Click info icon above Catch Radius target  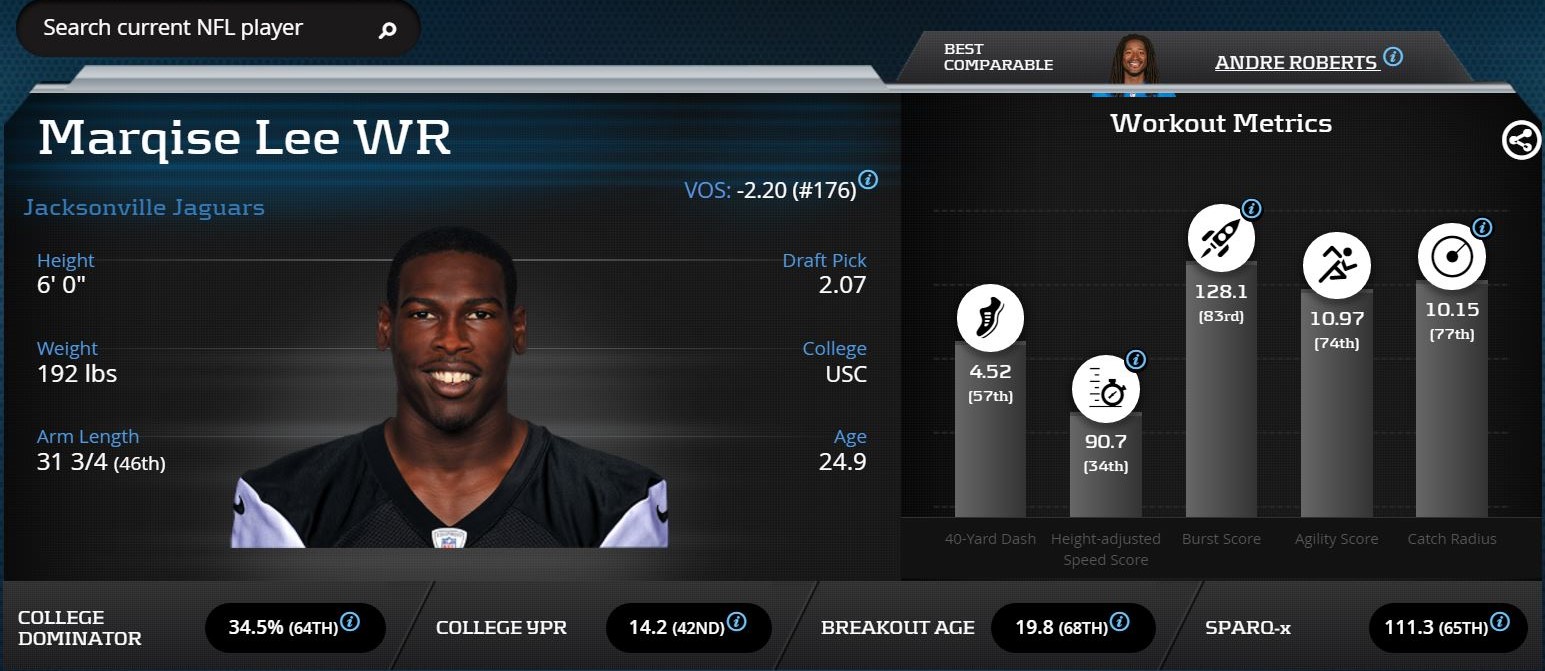(1482, 228)
